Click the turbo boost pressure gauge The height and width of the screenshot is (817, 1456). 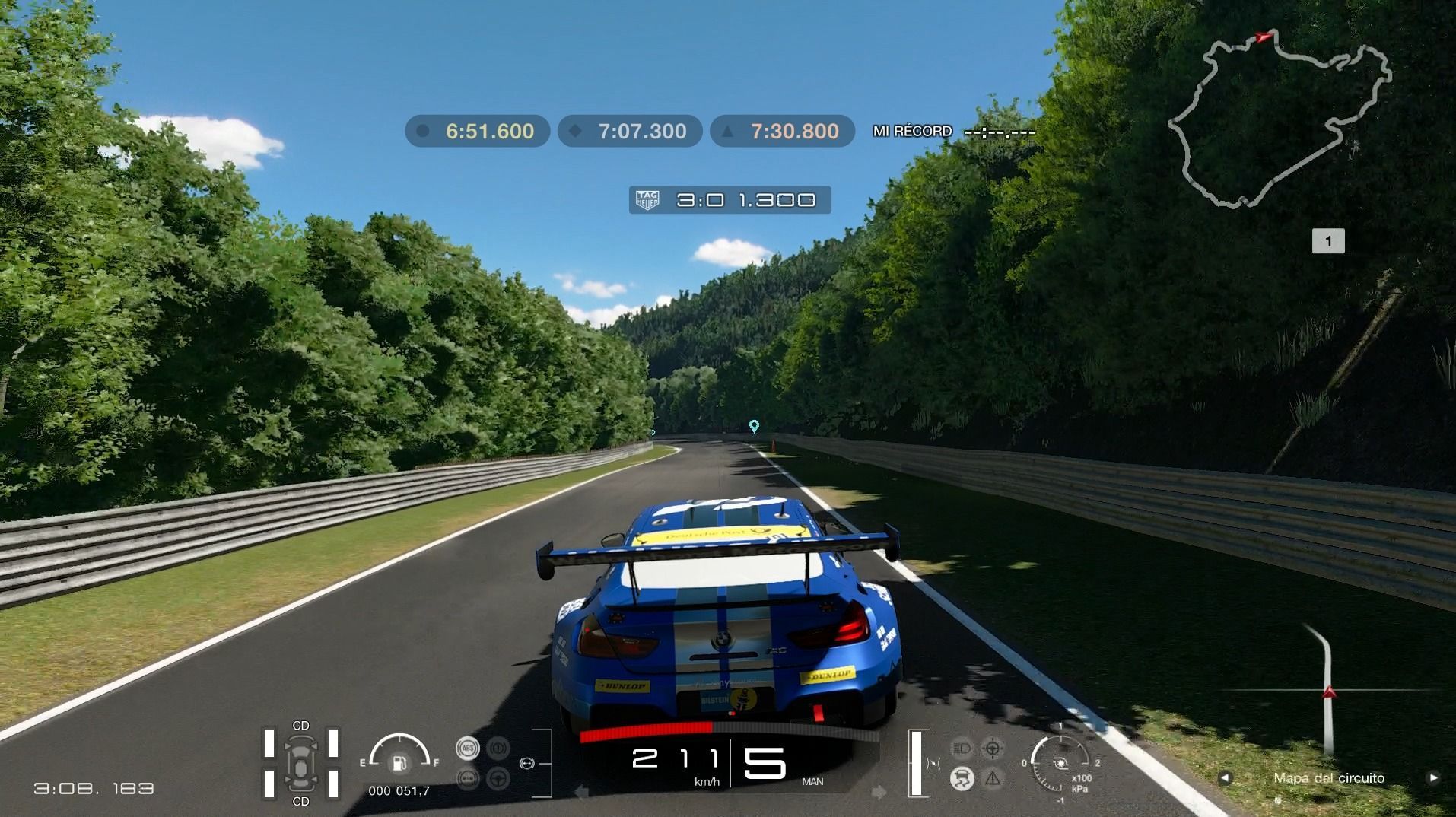pos(1060,762)
